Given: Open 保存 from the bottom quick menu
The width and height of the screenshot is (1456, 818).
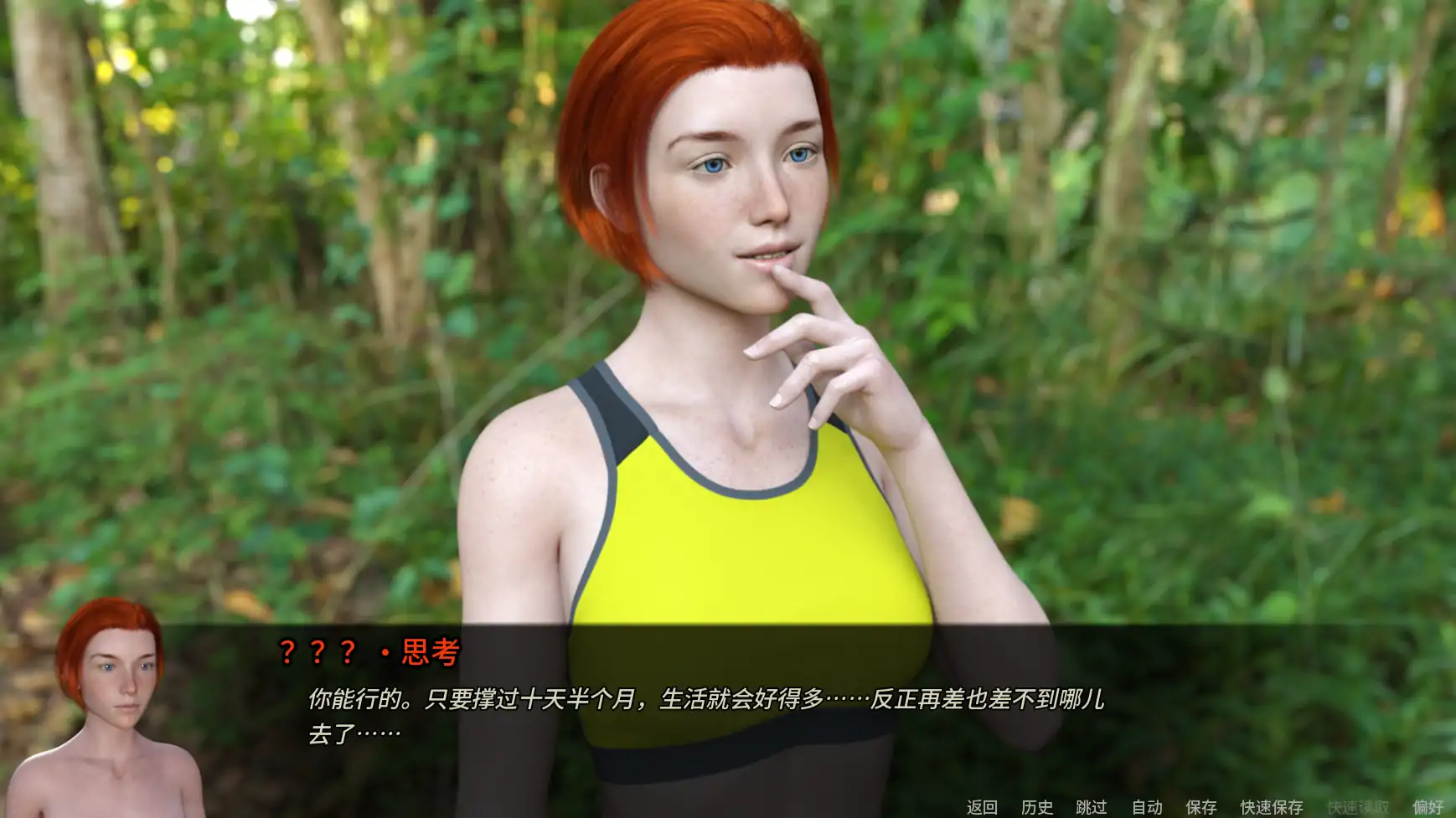Looking at the screenshot, I should pos(1201,806).
